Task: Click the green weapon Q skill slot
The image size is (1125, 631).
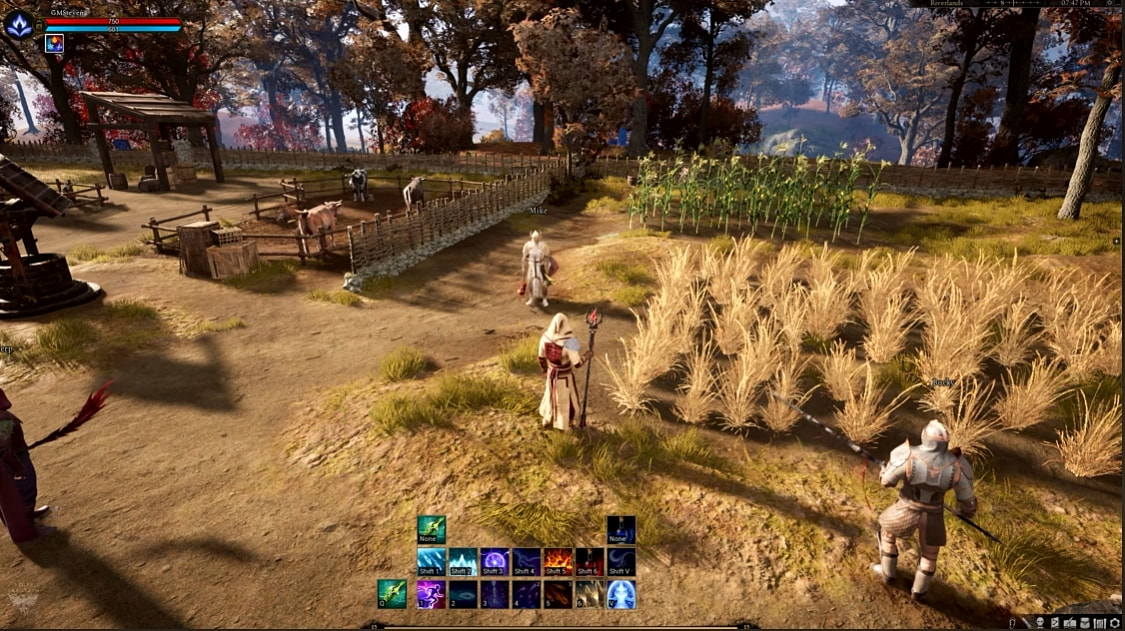Action: click(x=392, y=594)
